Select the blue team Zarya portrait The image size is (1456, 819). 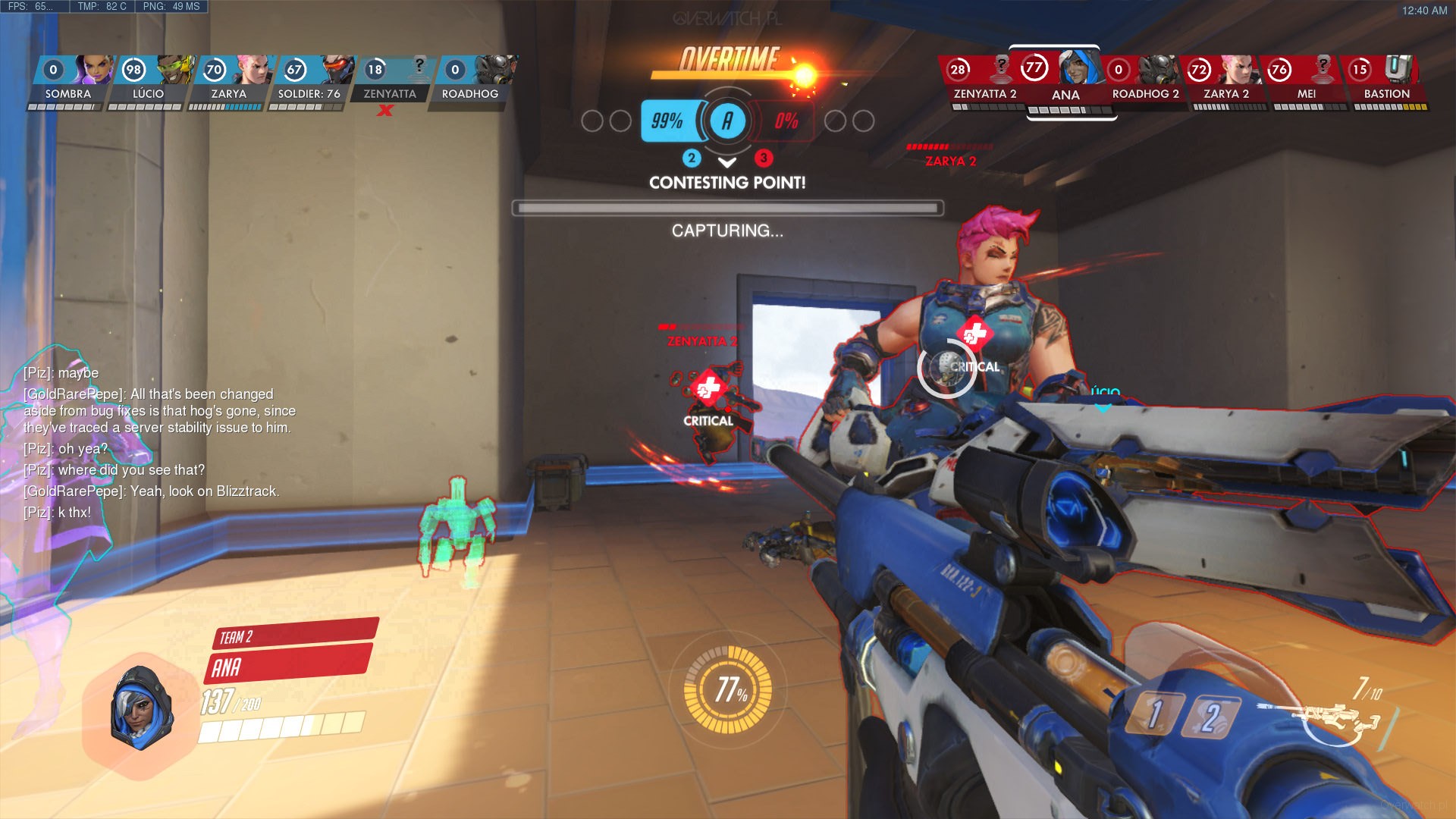229,80
